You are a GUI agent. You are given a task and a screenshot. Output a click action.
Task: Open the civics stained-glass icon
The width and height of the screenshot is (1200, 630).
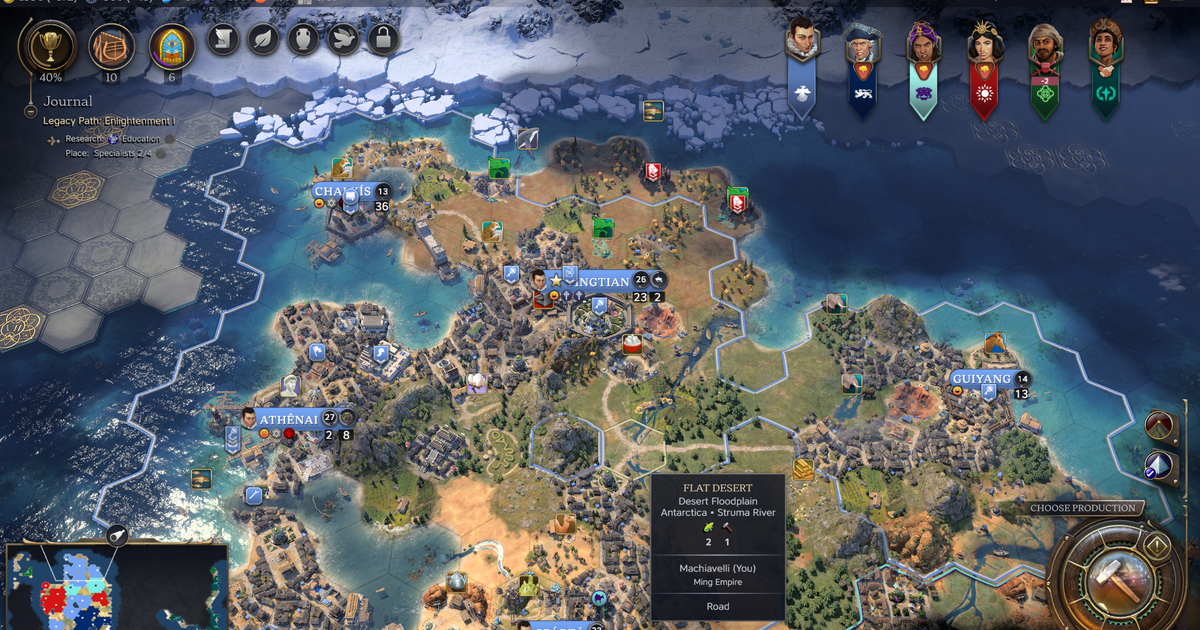[172, 45]
